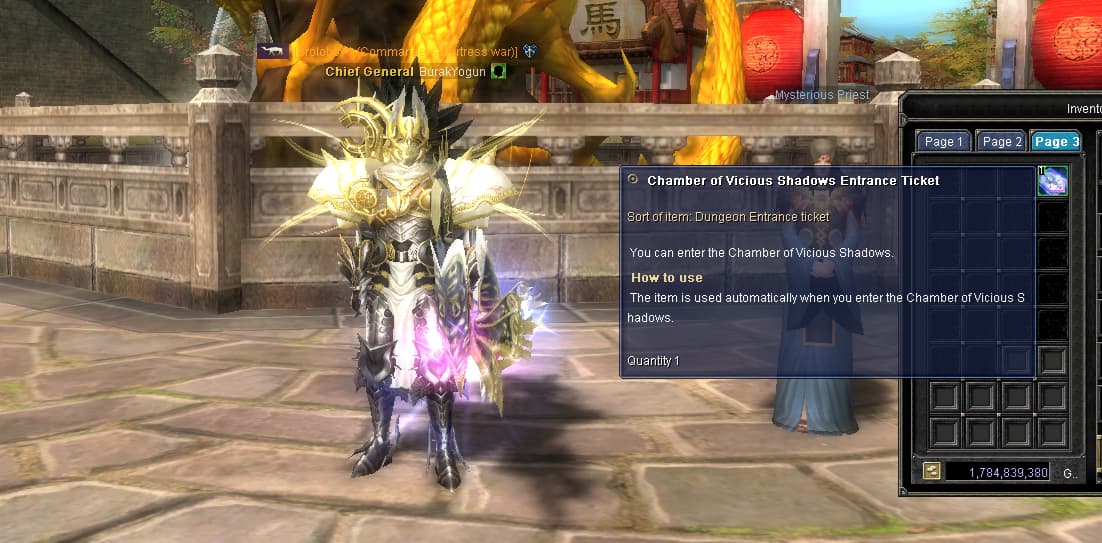Screen dimensions: 1102x543
Task: Open inventory Page 2
Action: (x=1000, y=142)
